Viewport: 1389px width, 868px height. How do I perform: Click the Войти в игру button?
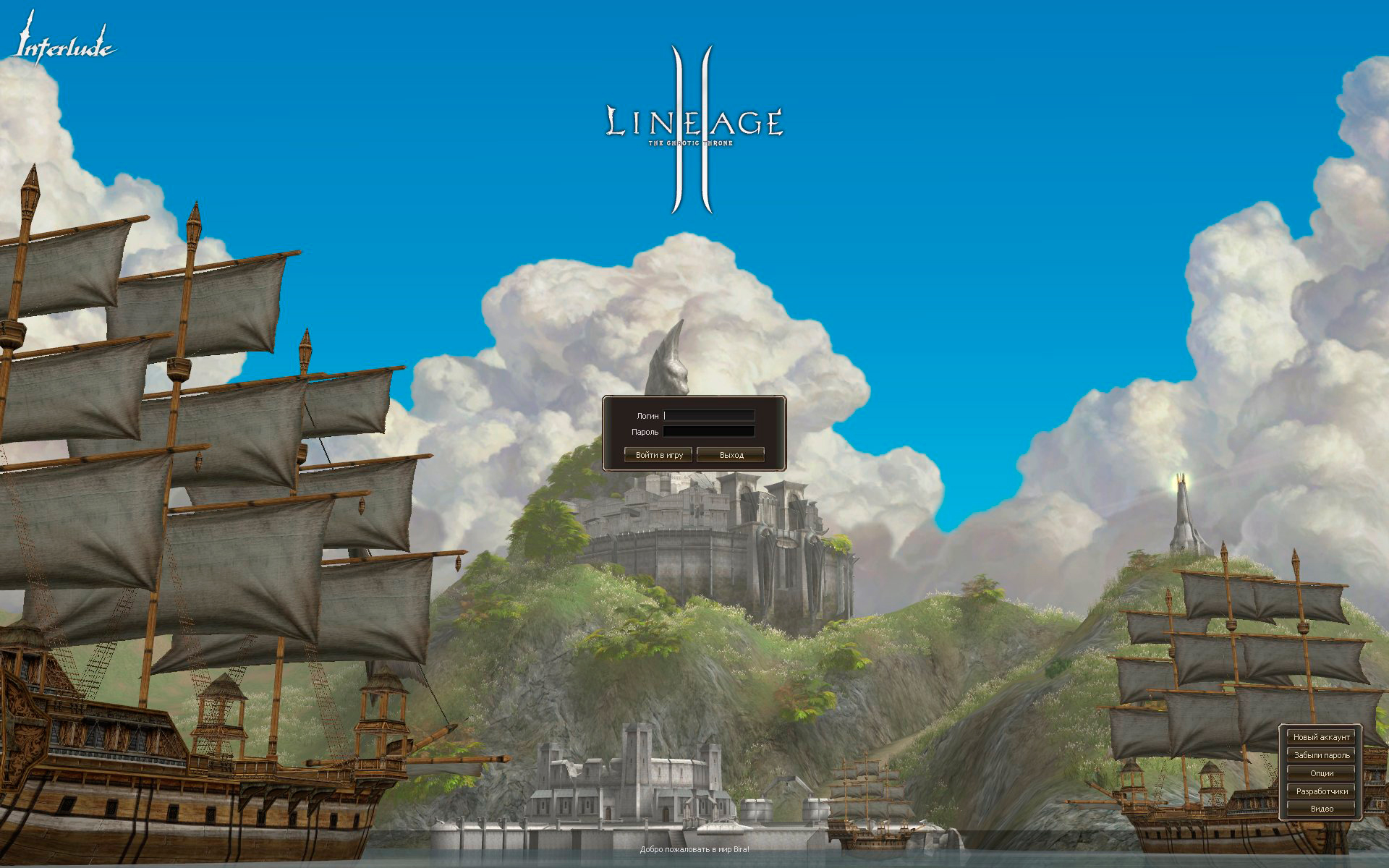coord(658,455)
